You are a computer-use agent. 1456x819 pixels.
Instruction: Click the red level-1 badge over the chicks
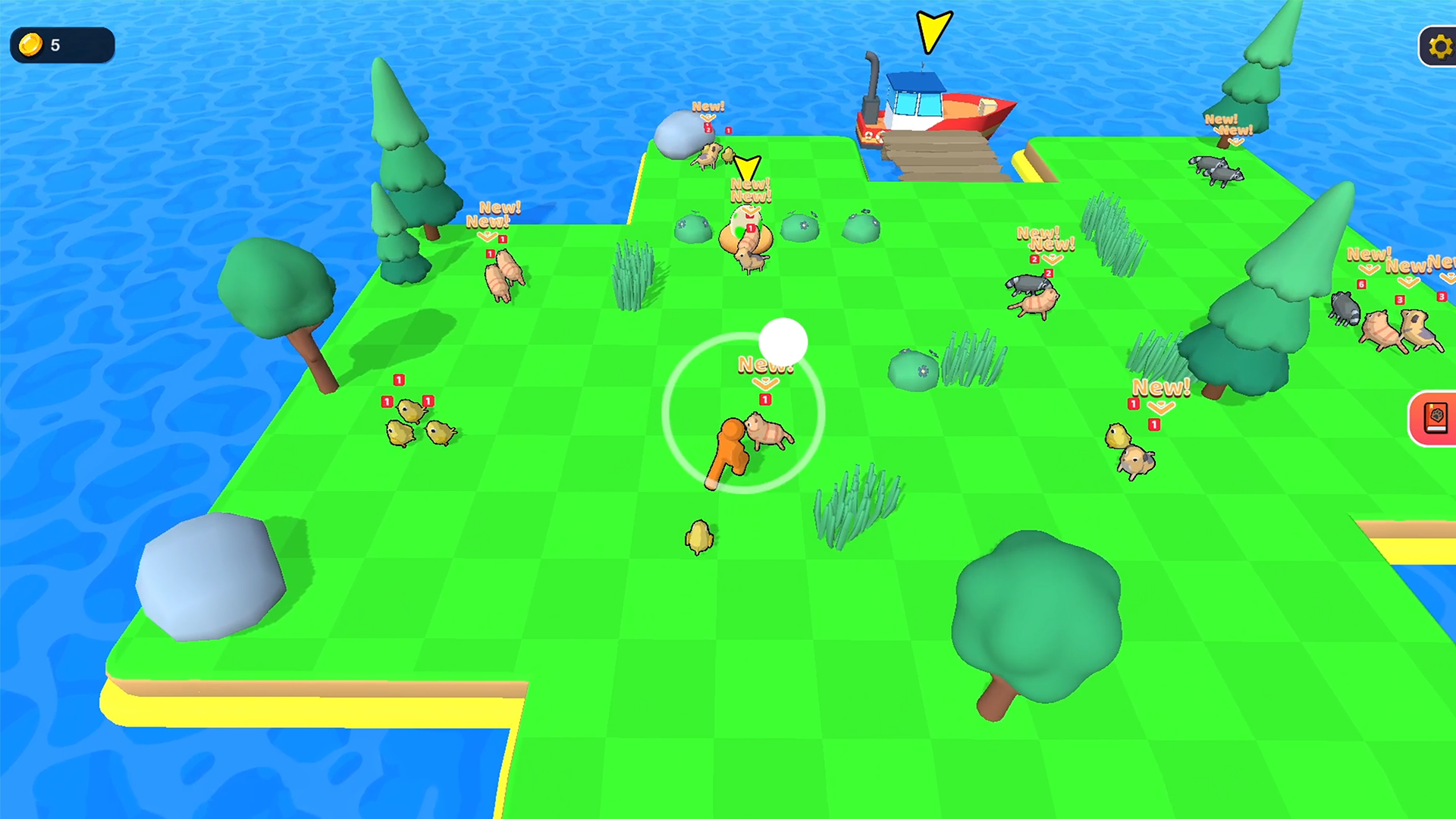tap(400, 379)
